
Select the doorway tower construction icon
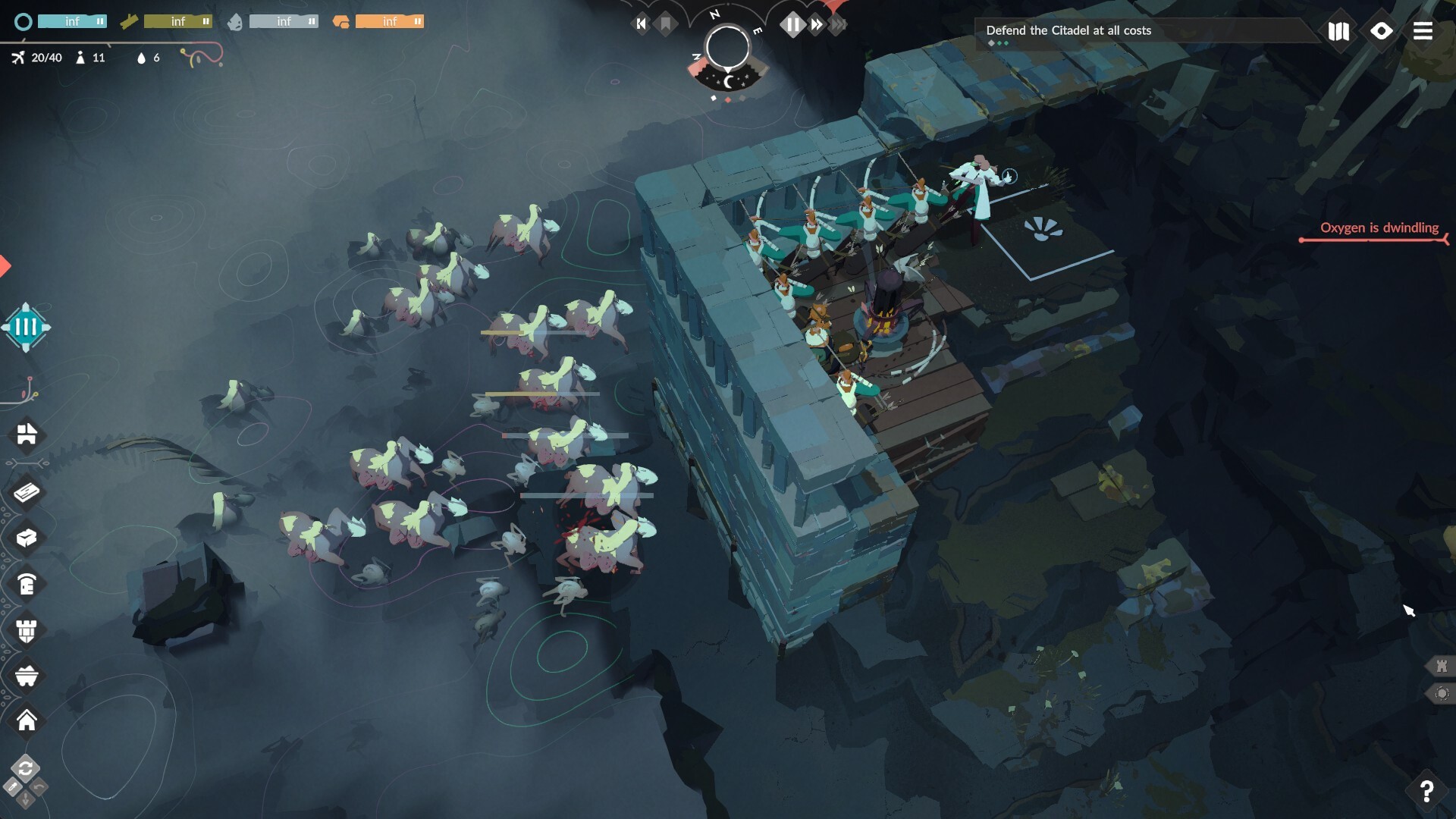pyautogui.click(x=27, y=585)
